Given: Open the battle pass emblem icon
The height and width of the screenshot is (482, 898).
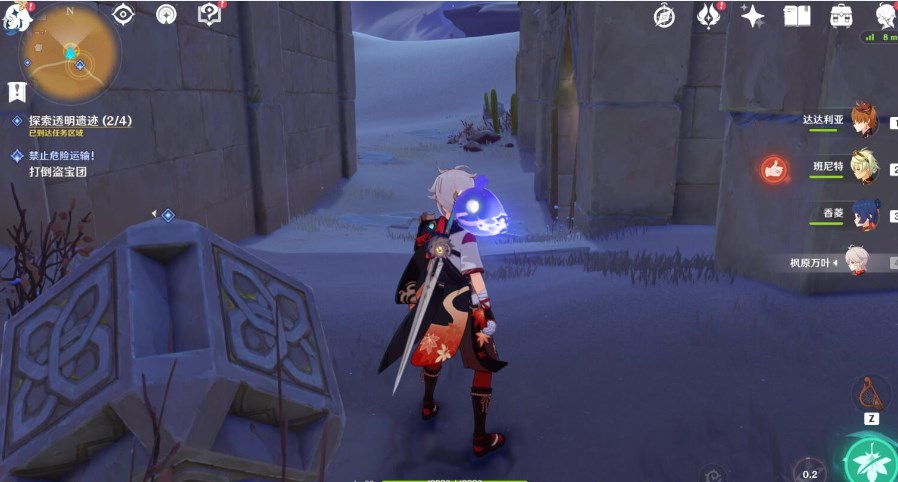Looking at the screenshot, I should pos(709,15).
